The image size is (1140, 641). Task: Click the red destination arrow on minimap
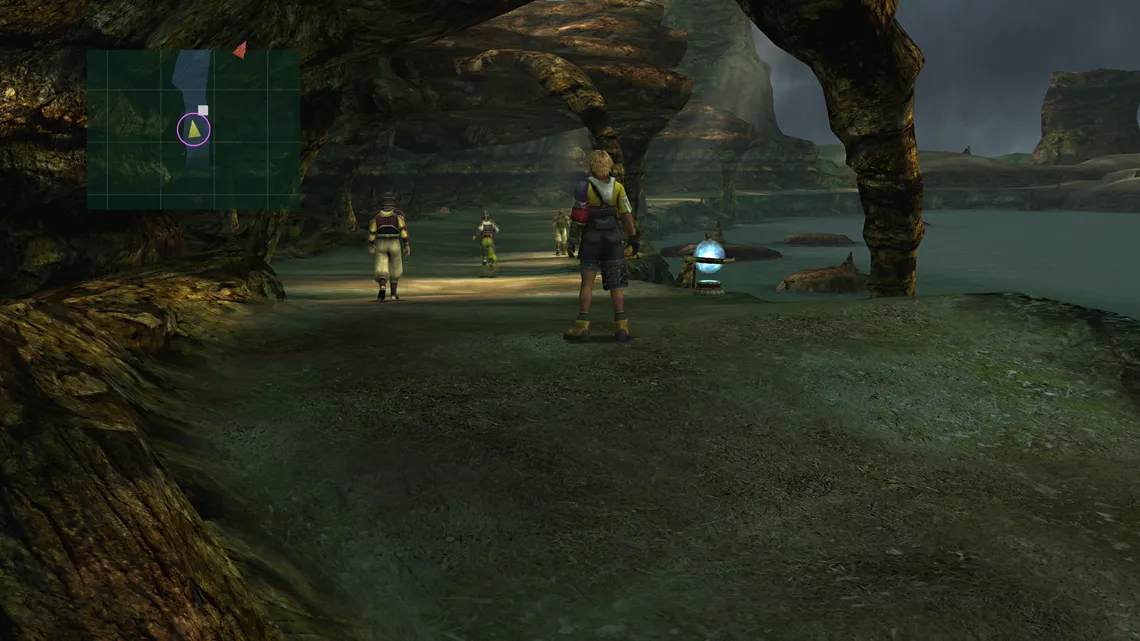(240, 49)
